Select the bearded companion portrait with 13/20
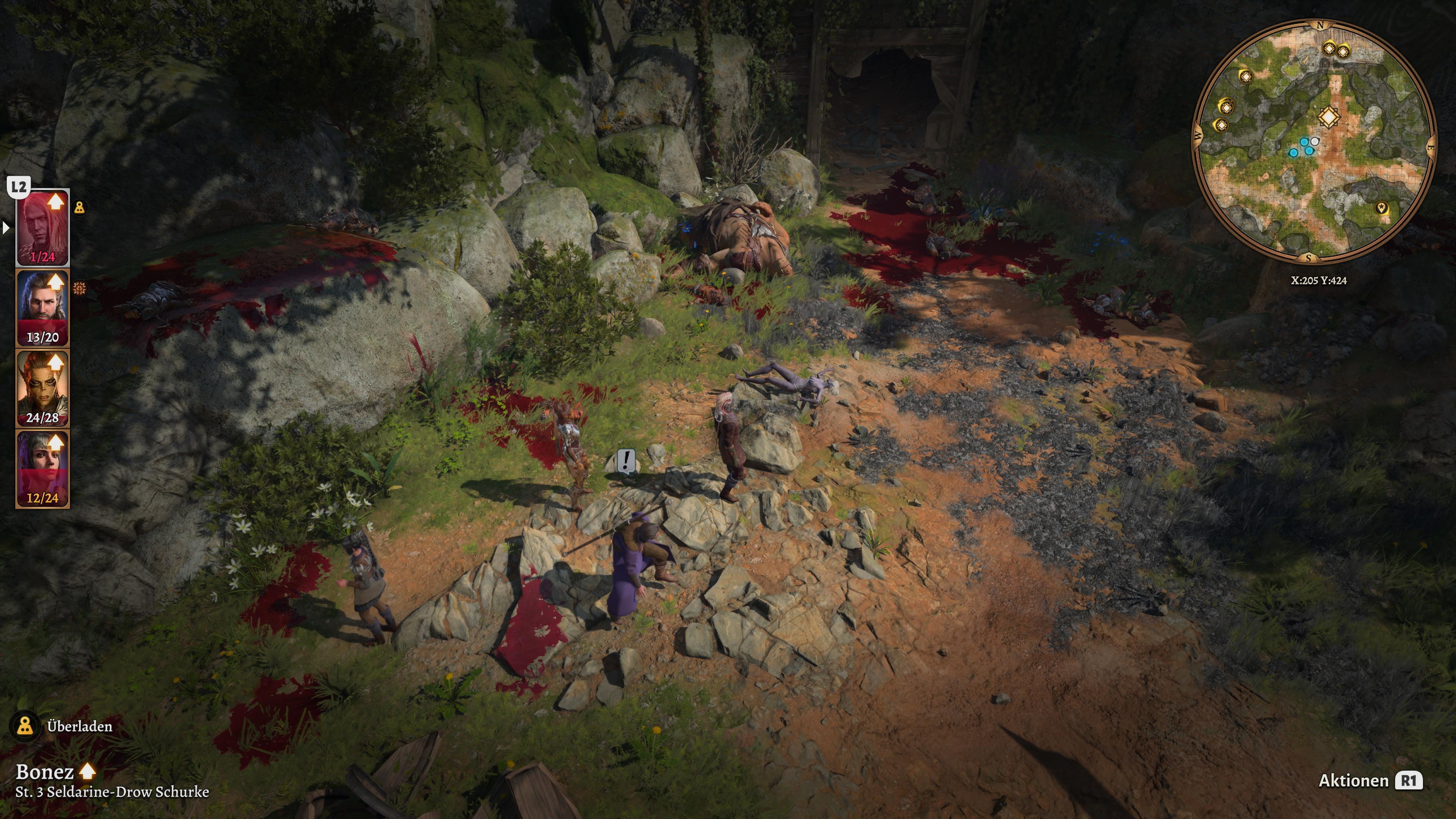The width and height of the screenshot is (1456, 819). tap(42, 308)
